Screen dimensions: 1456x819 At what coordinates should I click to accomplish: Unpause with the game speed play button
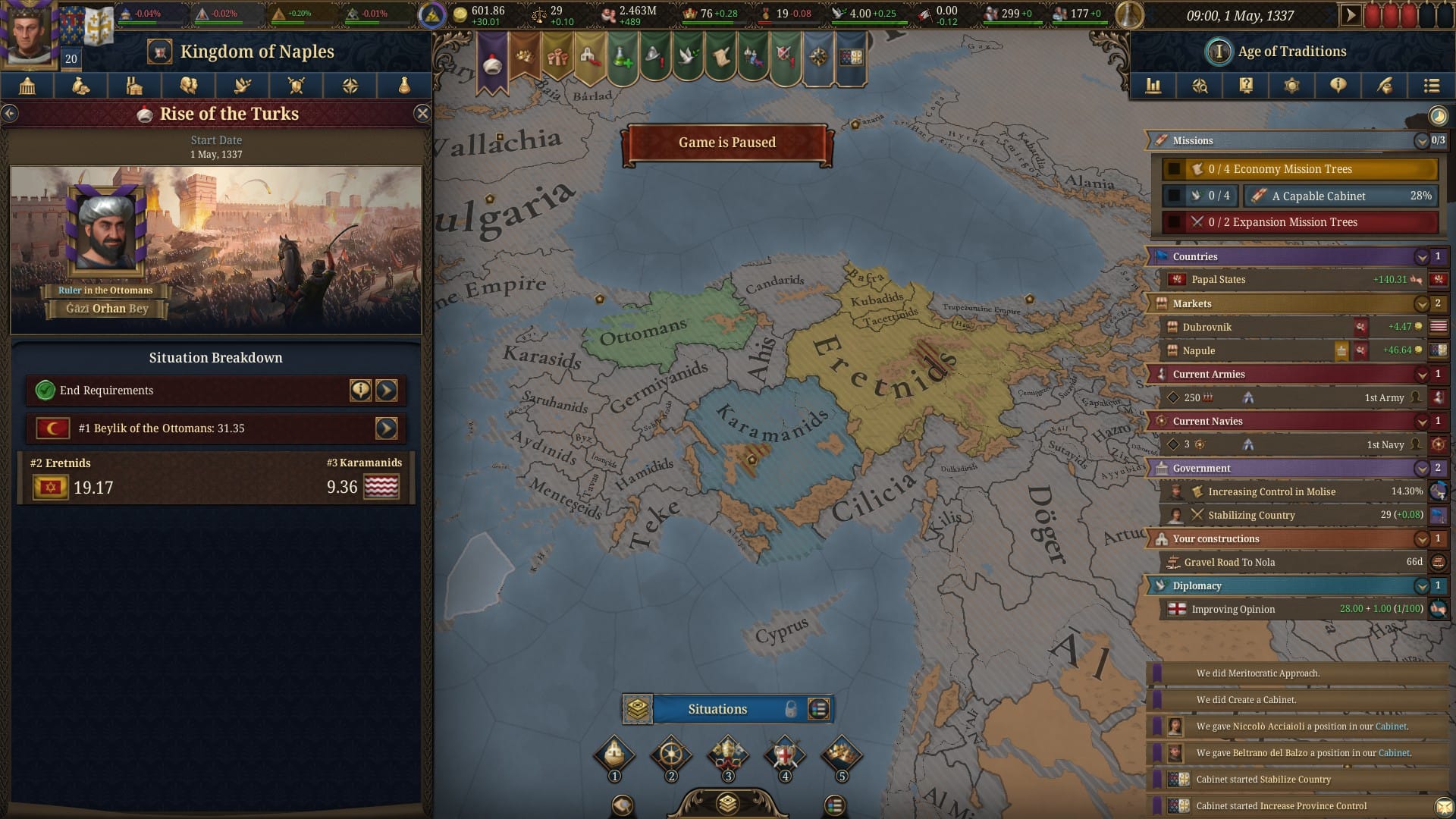(1350, 15)
